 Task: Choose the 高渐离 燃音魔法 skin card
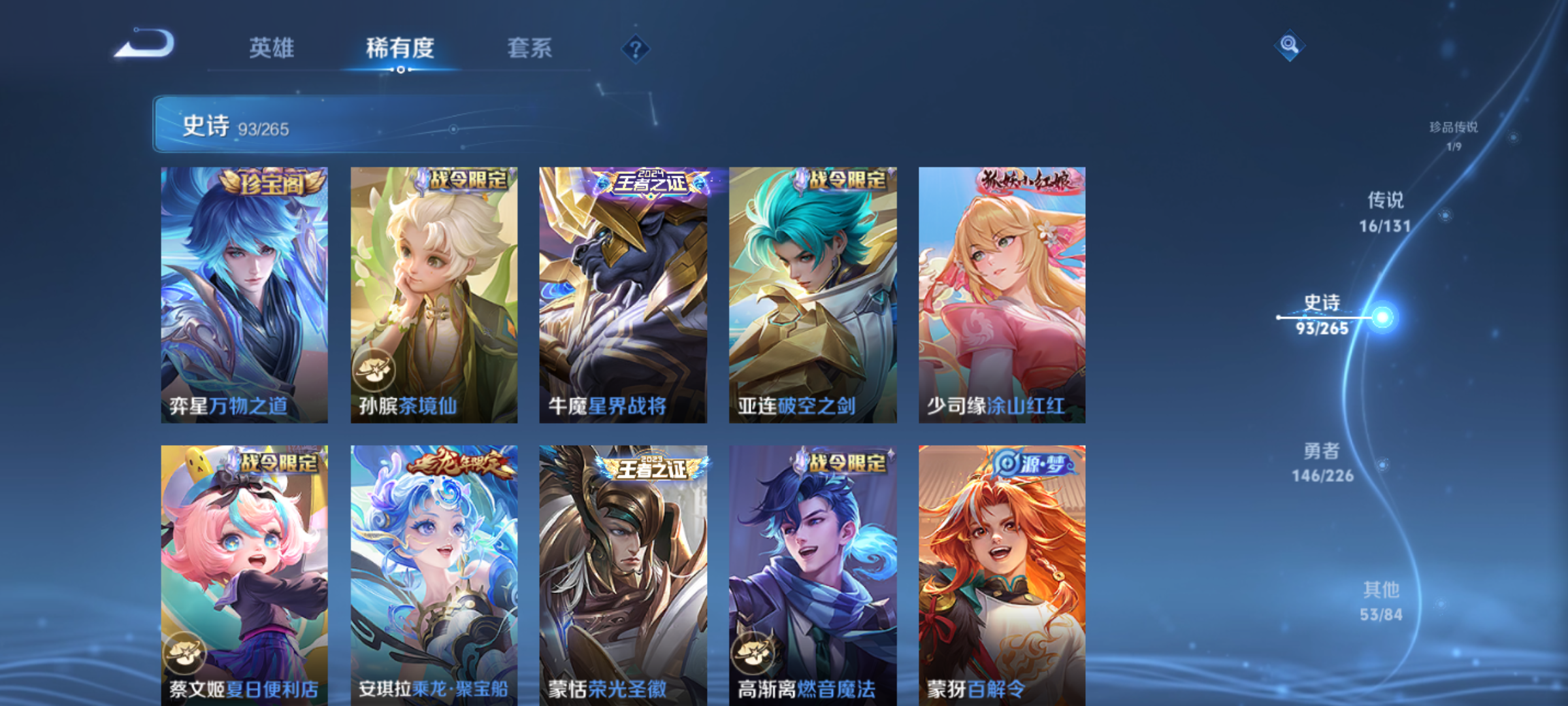coord(813,575)
